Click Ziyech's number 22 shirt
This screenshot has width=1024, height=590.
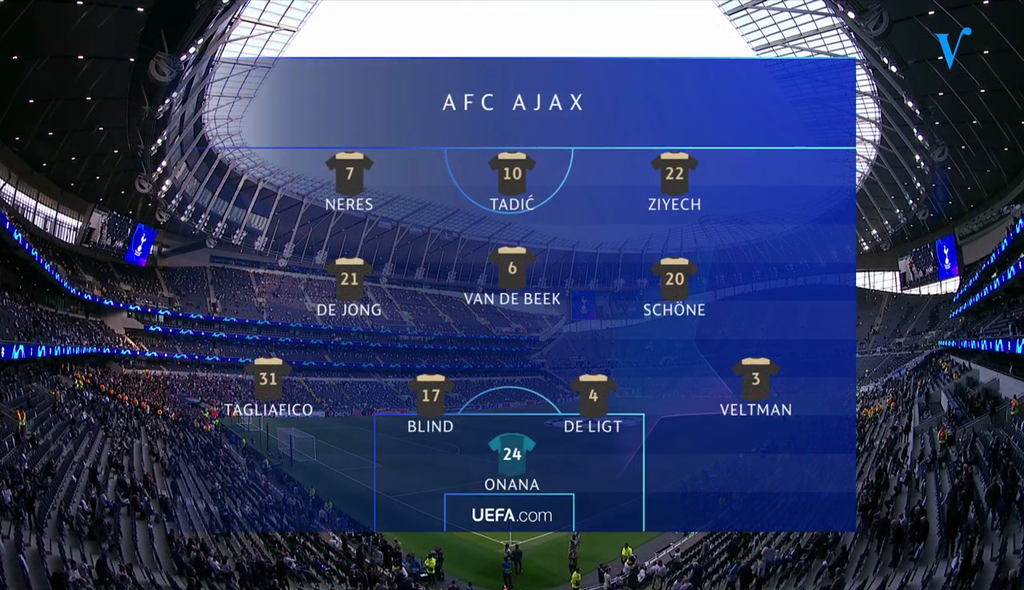point(674,174)
